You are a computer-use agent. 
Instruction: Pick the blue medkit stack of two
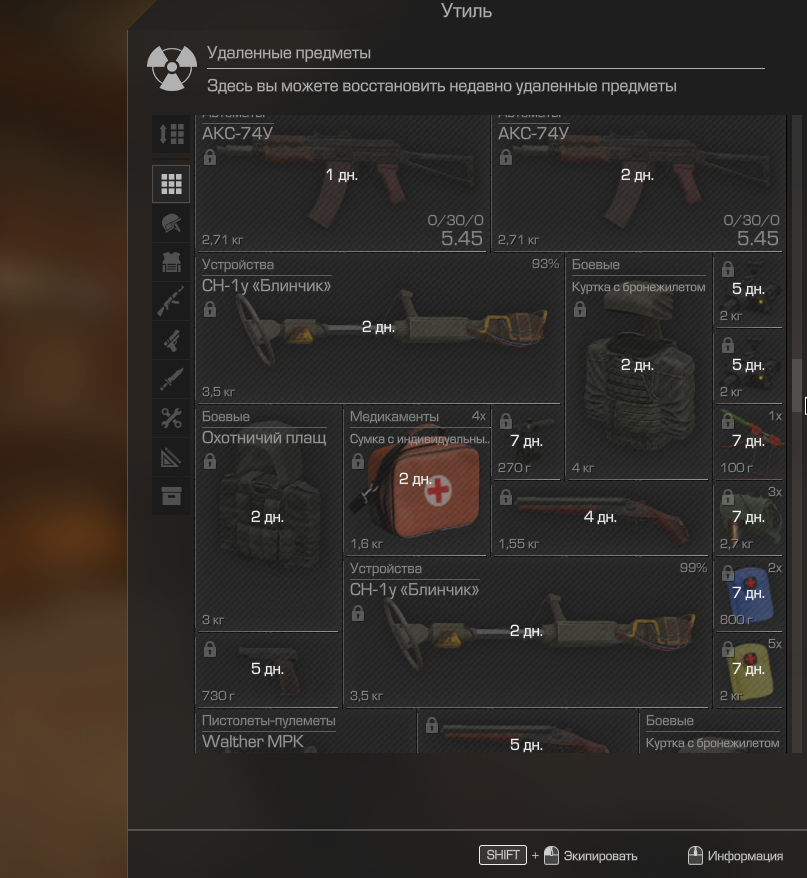pyautogui.click(x=748, y=594)
